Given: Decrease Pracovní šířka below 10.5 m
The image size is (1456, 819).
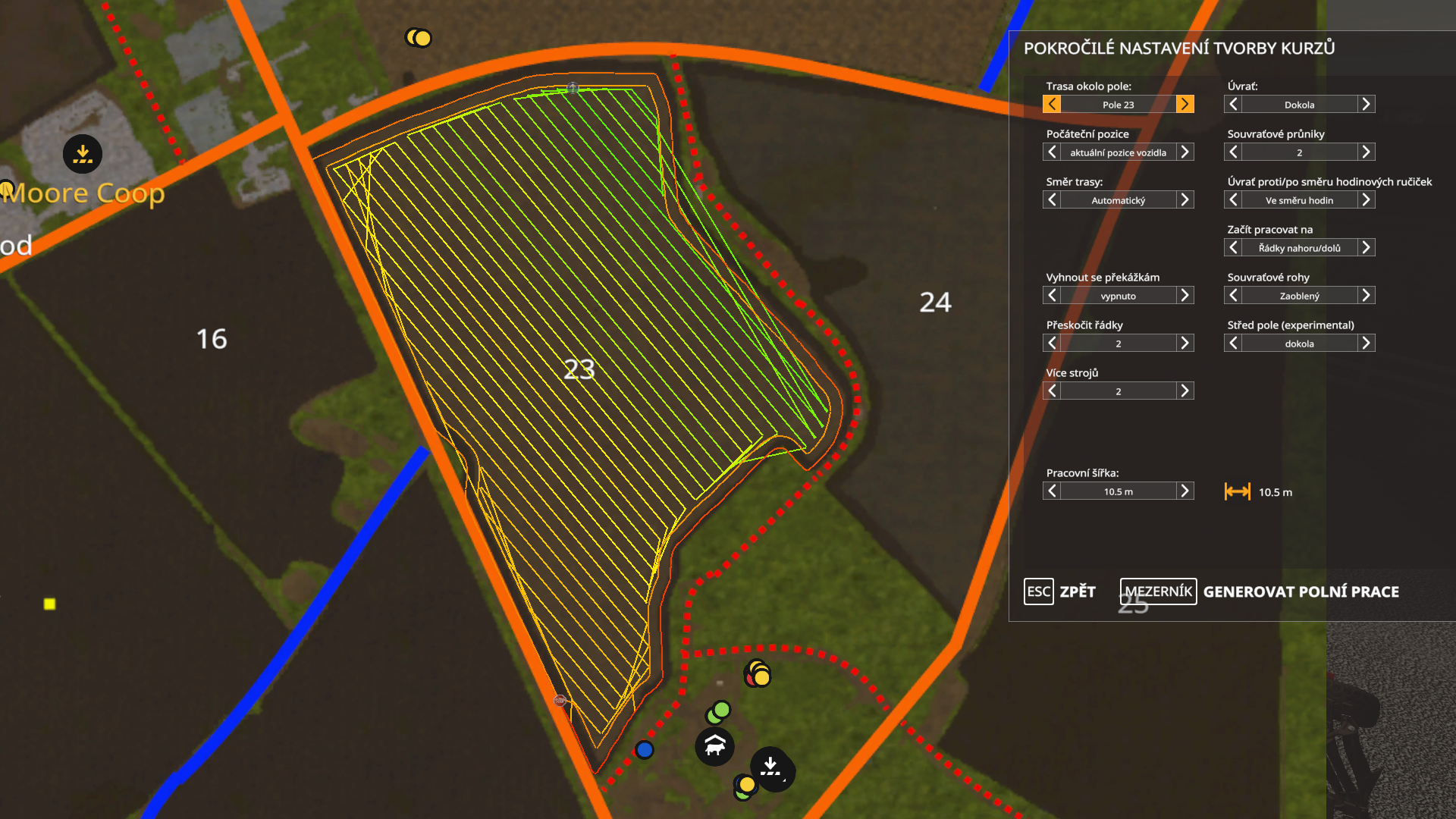Looking at the screenshot, I should [x=1052, y=491].
